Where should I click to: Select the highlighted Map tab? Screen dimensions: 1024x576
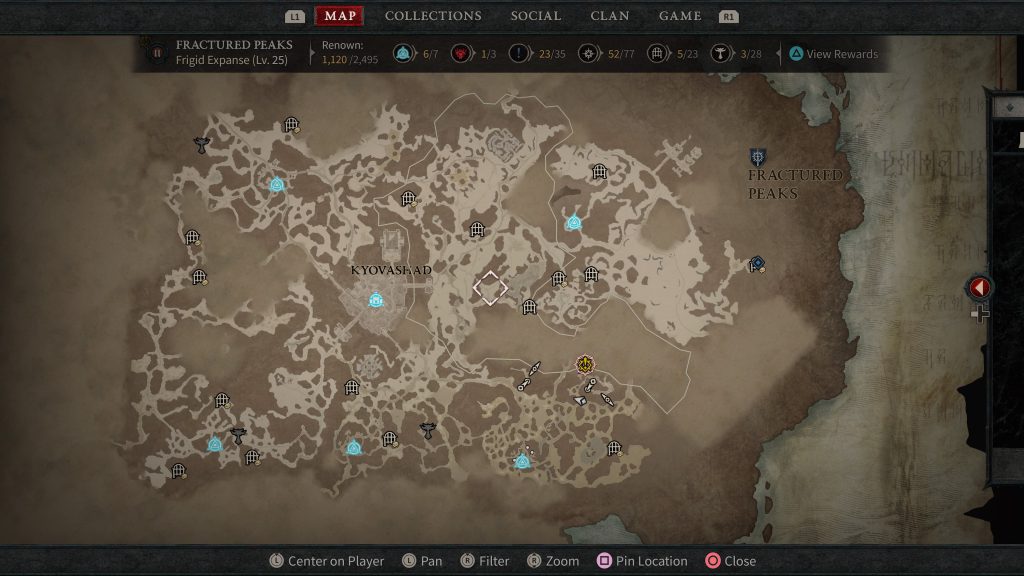(340, 16)
